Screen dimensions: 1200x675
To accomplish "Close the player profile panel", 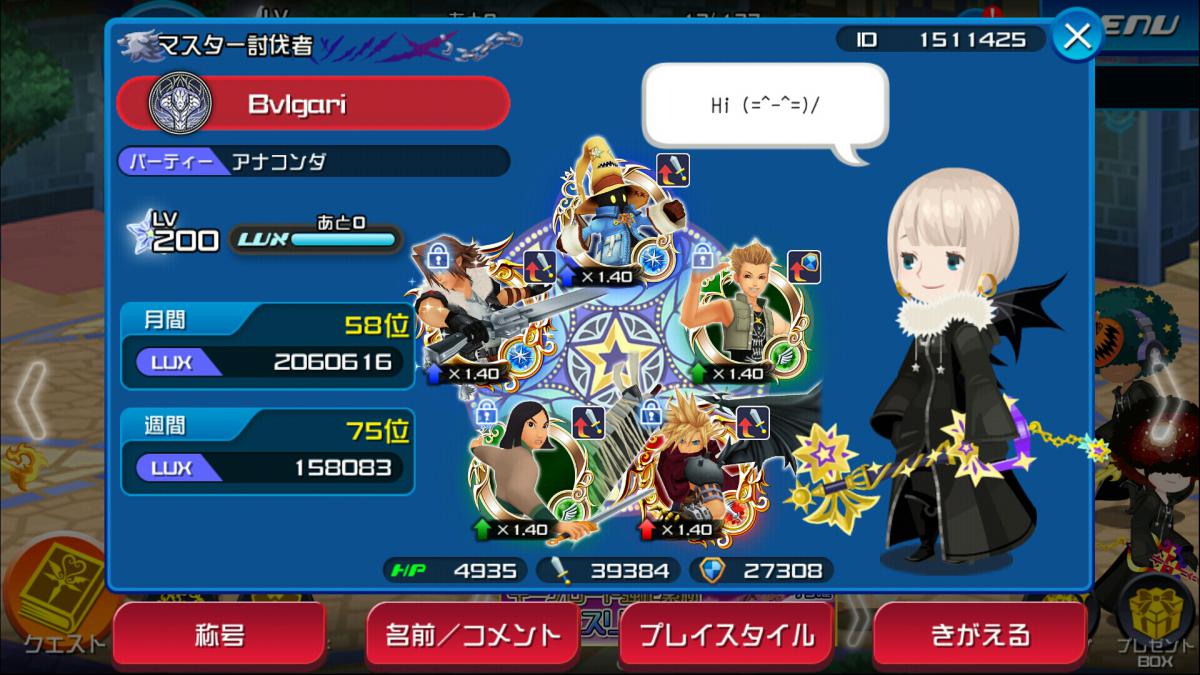I will coord(1077,37).
